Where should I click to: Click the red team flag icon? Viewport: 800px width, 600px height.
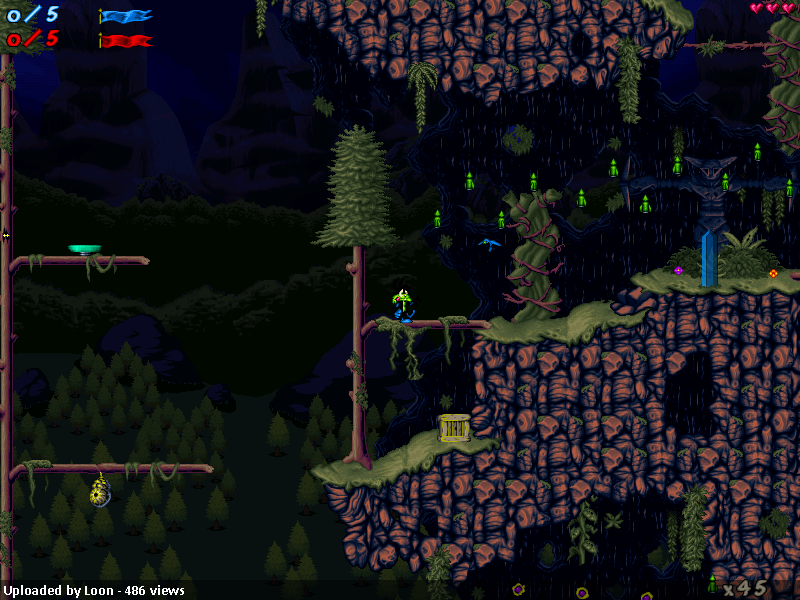126,41
